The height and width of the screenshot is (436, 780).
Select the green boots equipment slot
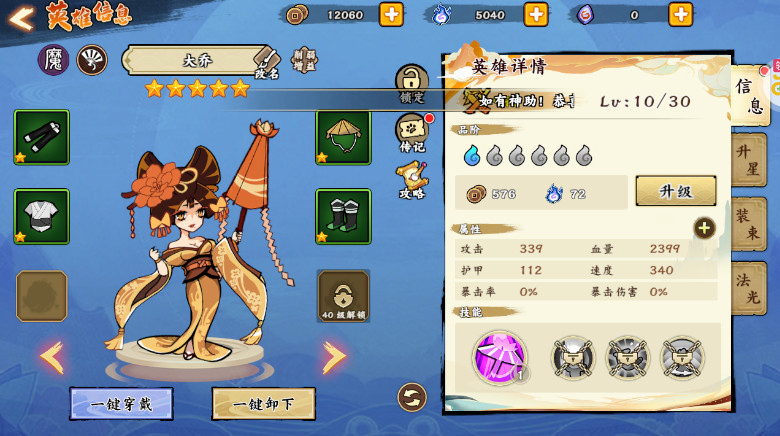click(343, 216)
